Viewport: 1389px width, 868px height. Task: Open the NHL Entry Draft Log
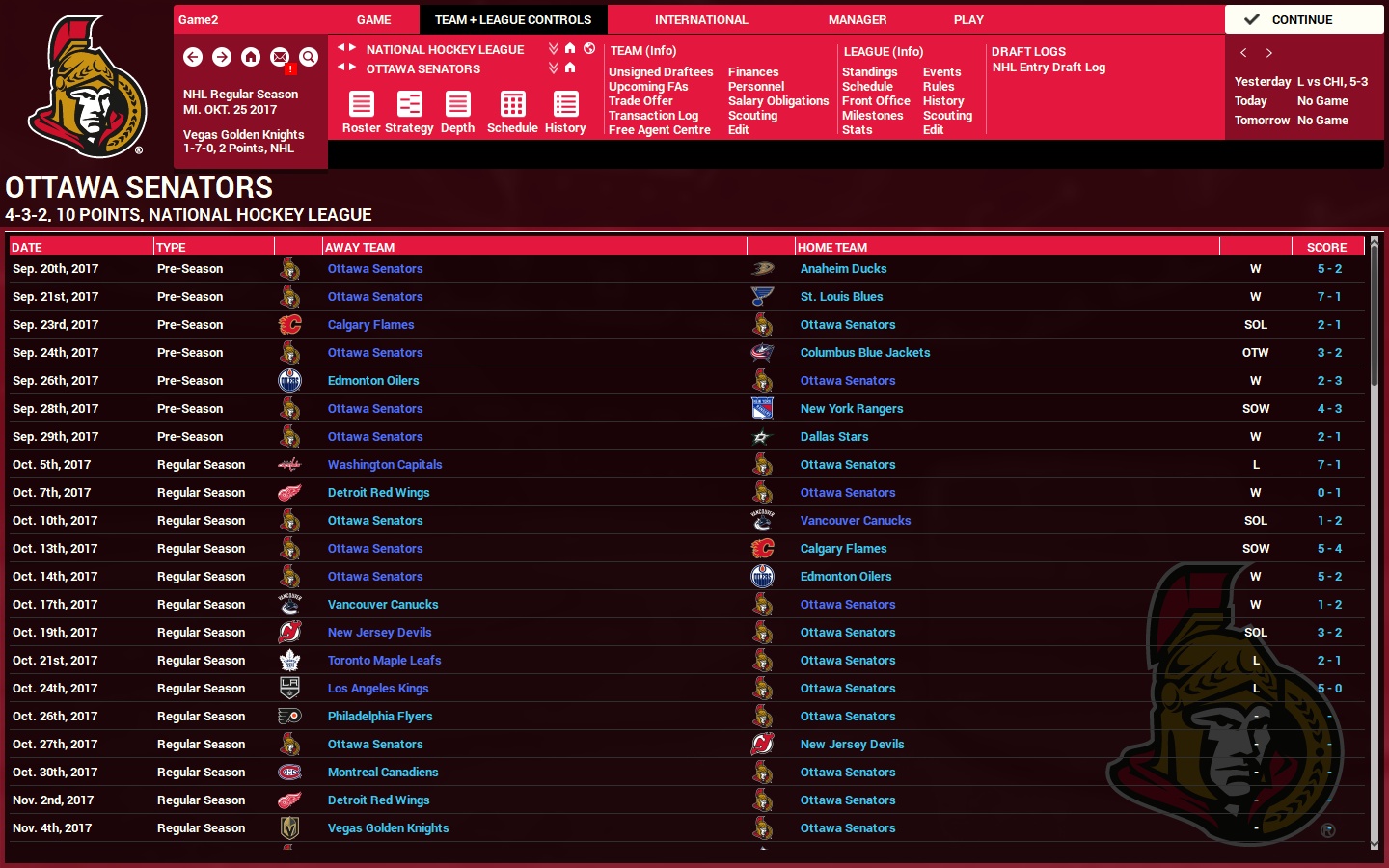pyautogui.click(x=1048, y=67)
